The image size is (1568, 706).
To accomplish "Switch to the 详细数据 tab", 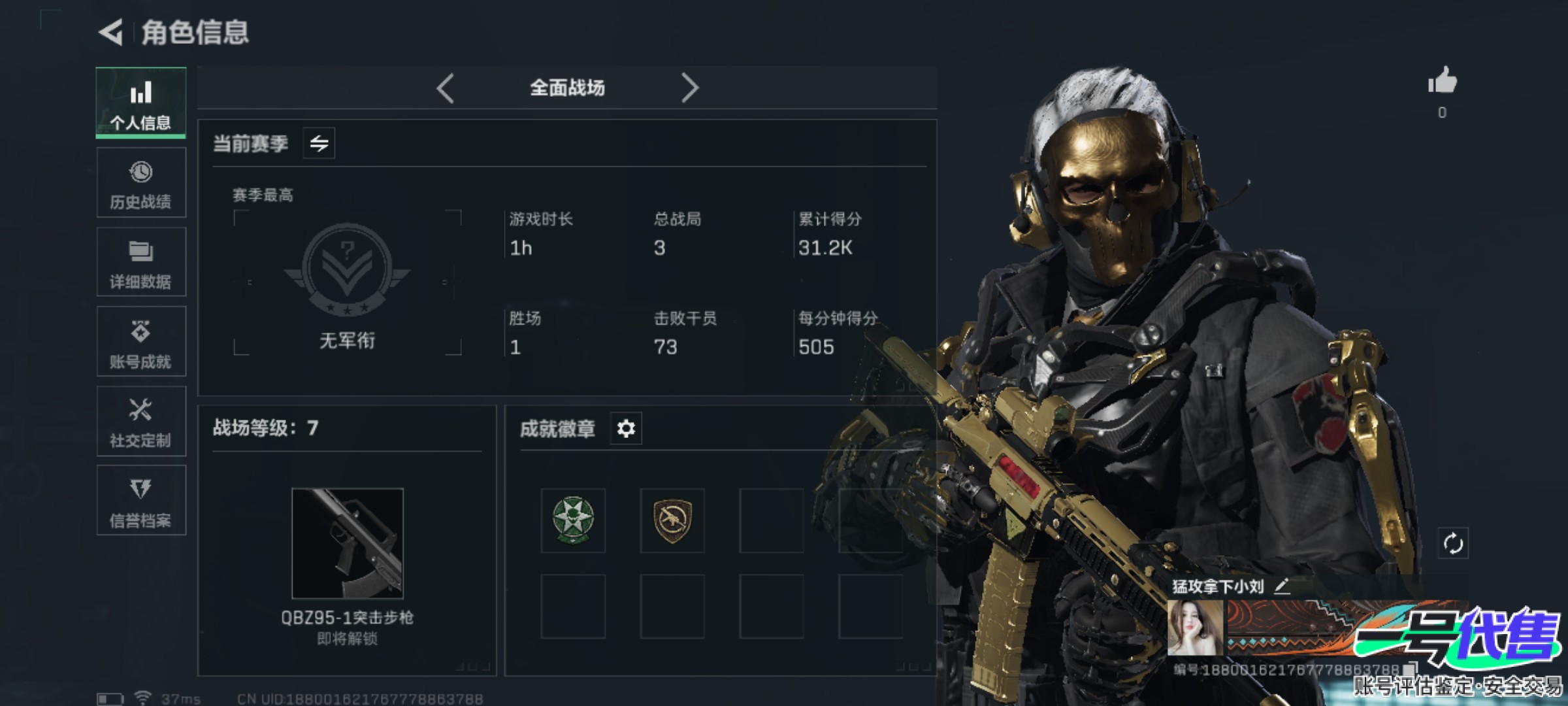I will coord(140,263).
